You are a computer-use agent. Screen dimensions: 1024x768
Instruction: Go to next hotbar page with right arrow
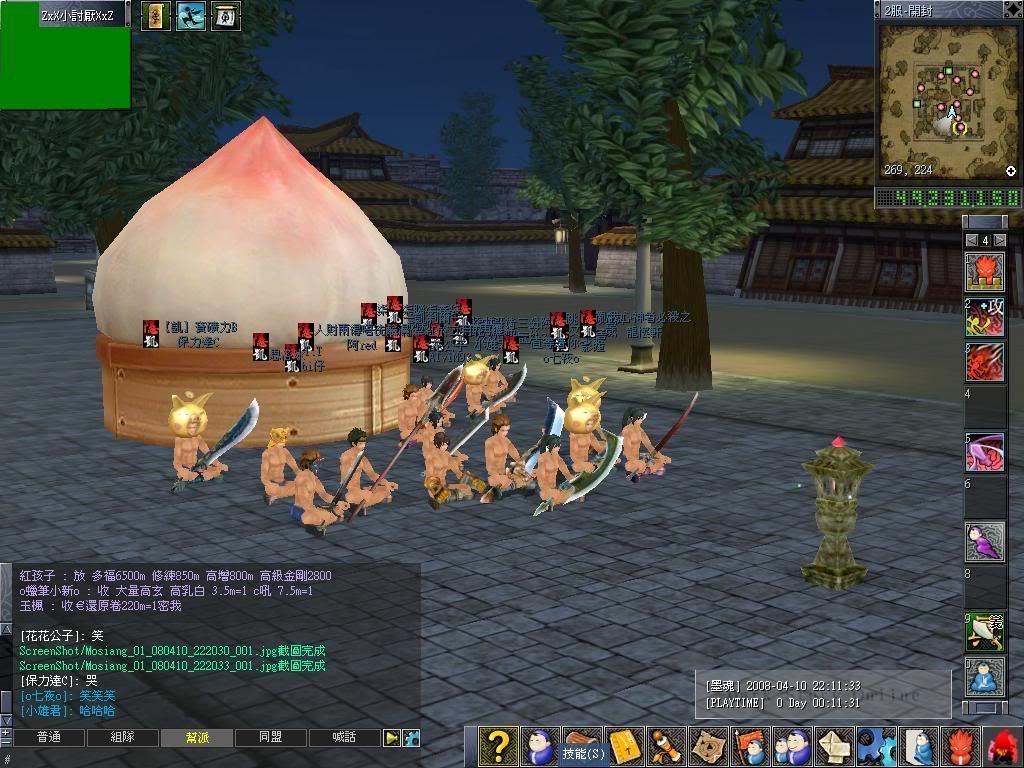click(x=1000, y=240)
